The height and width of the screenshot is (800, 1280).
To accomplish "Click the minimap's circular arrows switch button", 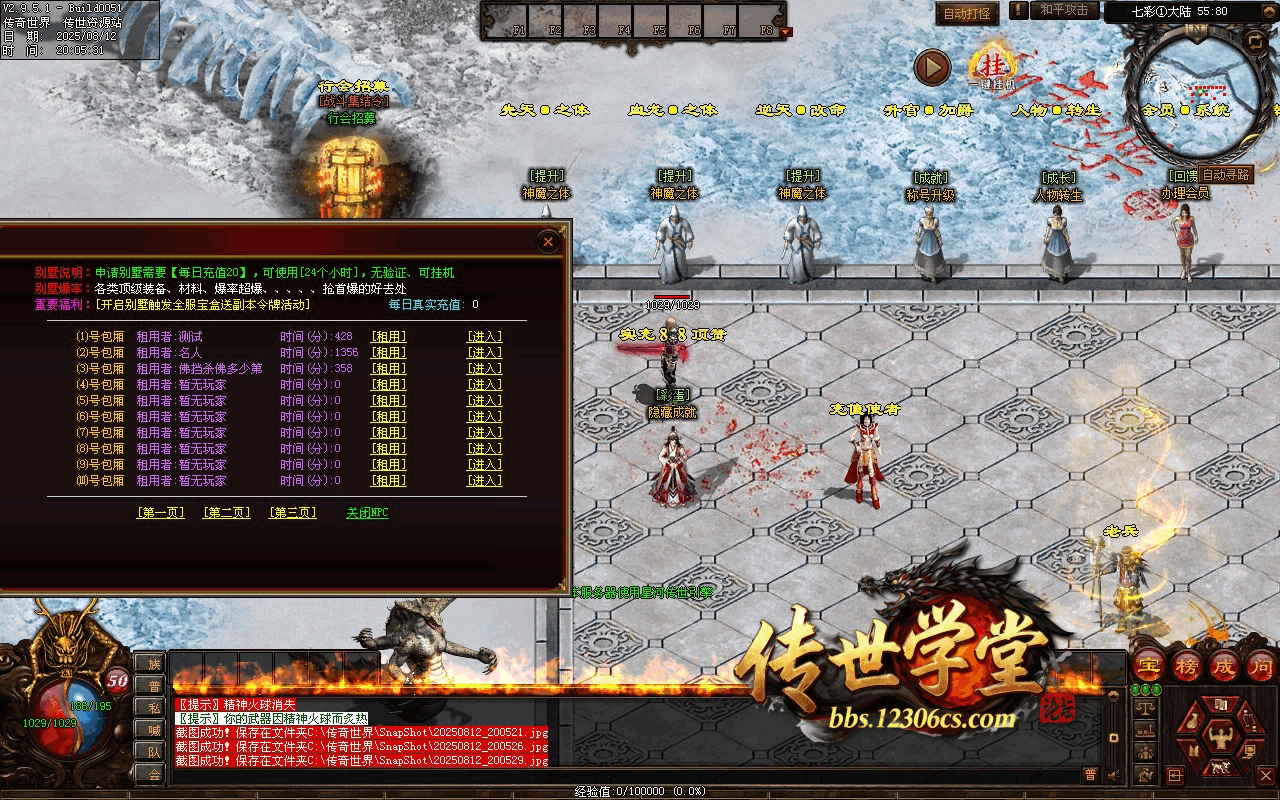I will click(x=1254, y=41).
